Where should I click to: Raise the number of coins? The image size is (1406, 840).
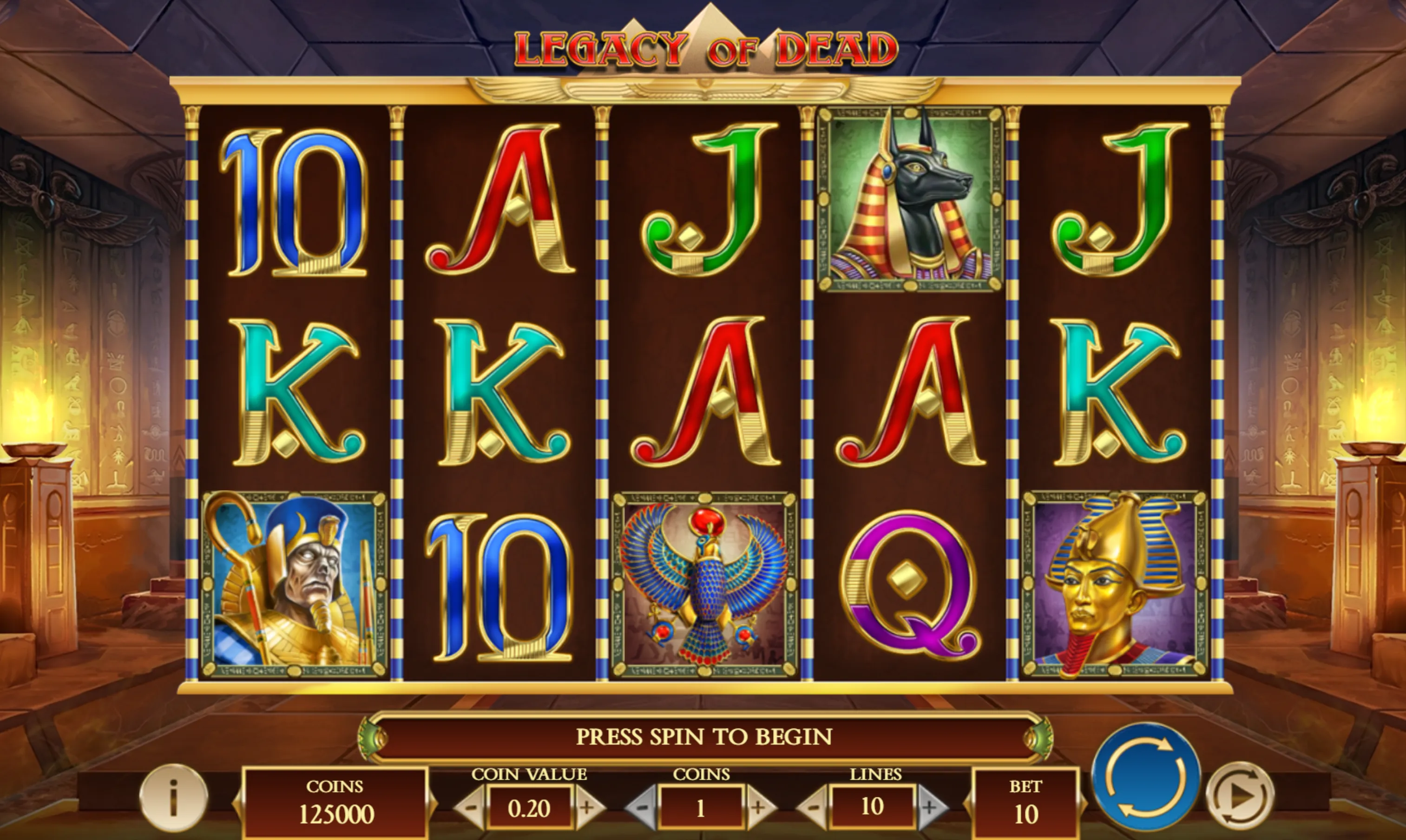pos(759,807)
